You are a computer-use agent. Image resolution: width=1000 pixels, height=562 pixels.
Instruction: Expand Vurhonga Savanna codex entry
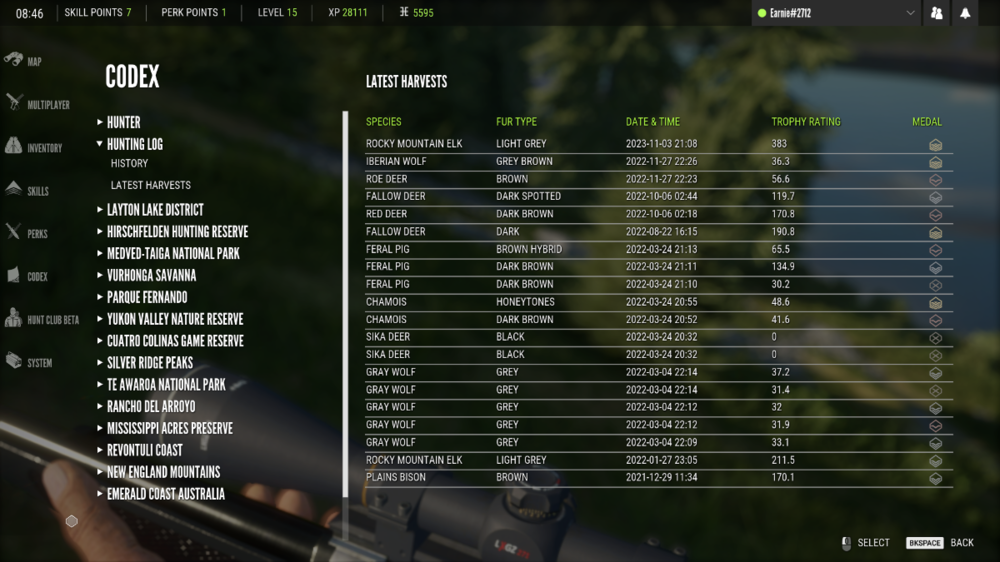[151, 276]
